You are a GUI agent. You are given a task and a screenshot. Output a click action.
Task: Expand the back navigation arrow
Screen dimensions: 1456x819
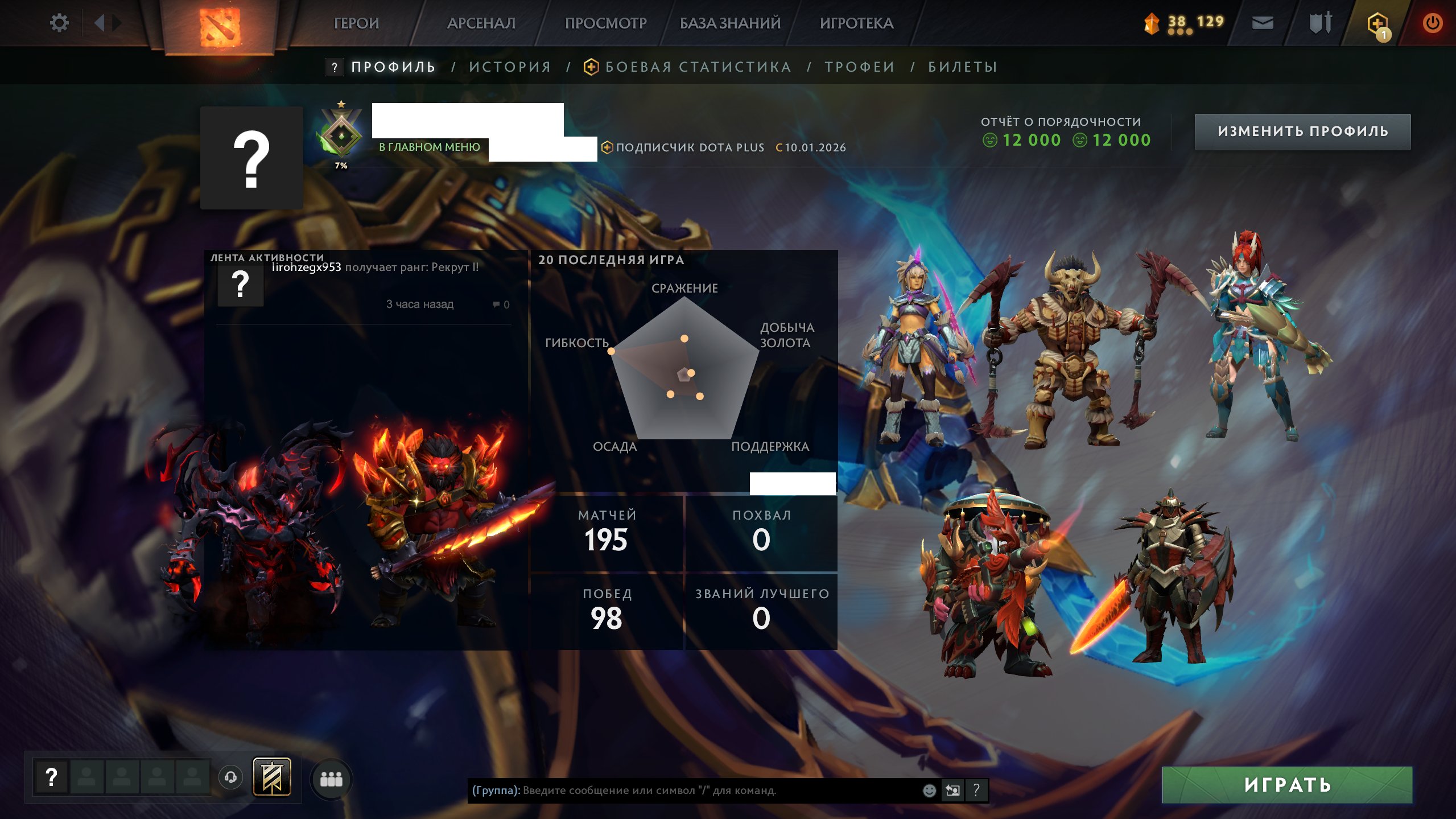coord(100,23)
